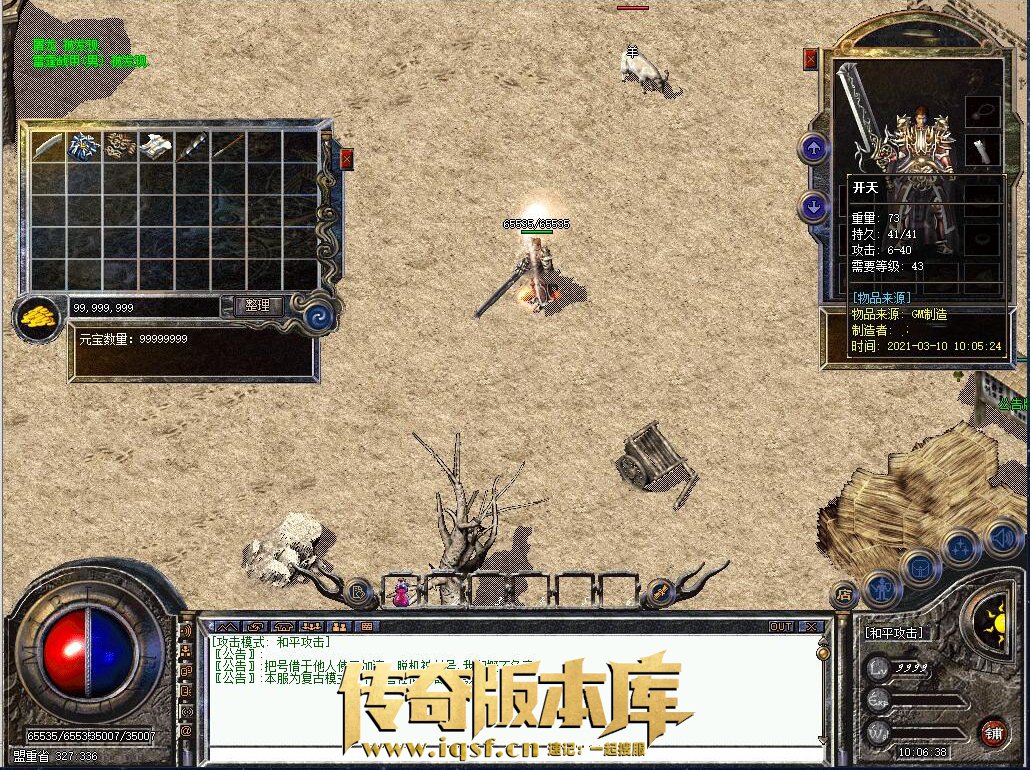Viewport: 1030px width, 770px height.
Task: Select the necklace equipment slot
Action: point(982,111)
